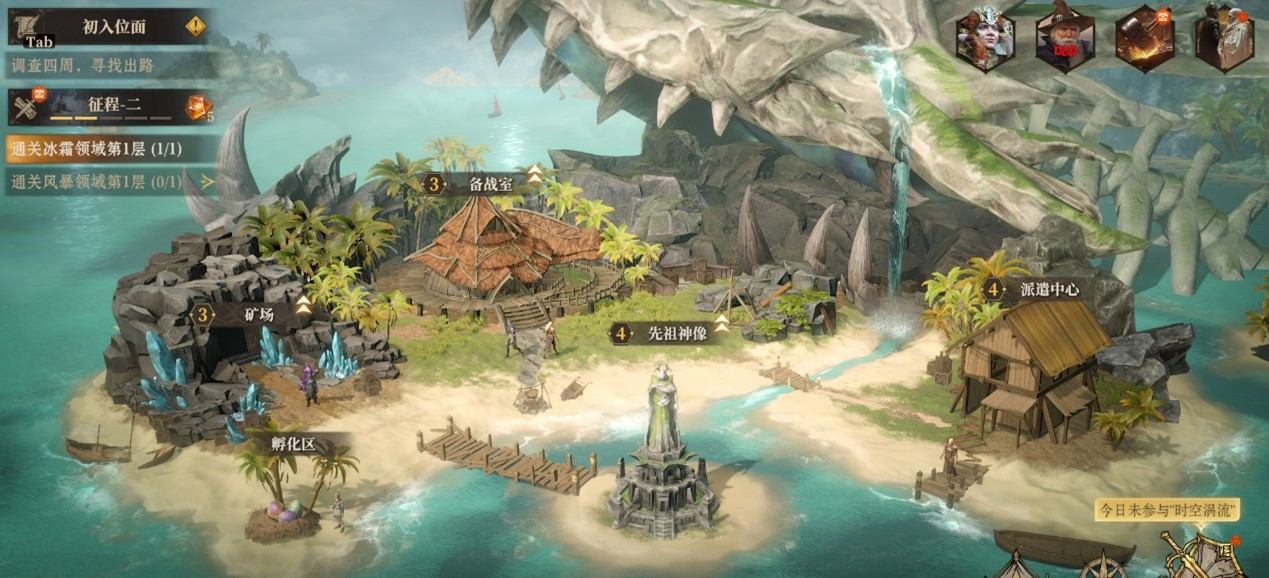The image size is (1269, 578).
Task: Open the tent icon on the bottom bar
Action: 1018,566
